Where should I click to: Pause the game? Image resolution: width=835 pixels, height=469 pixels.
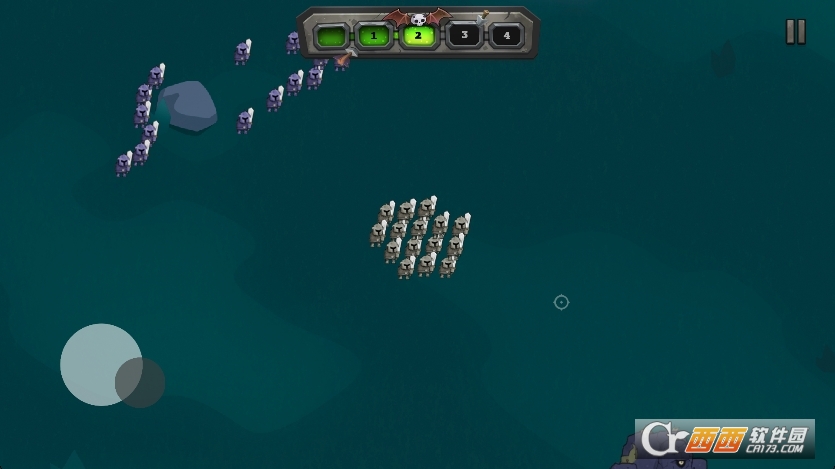pyautogui.click(x=795, y=32)
